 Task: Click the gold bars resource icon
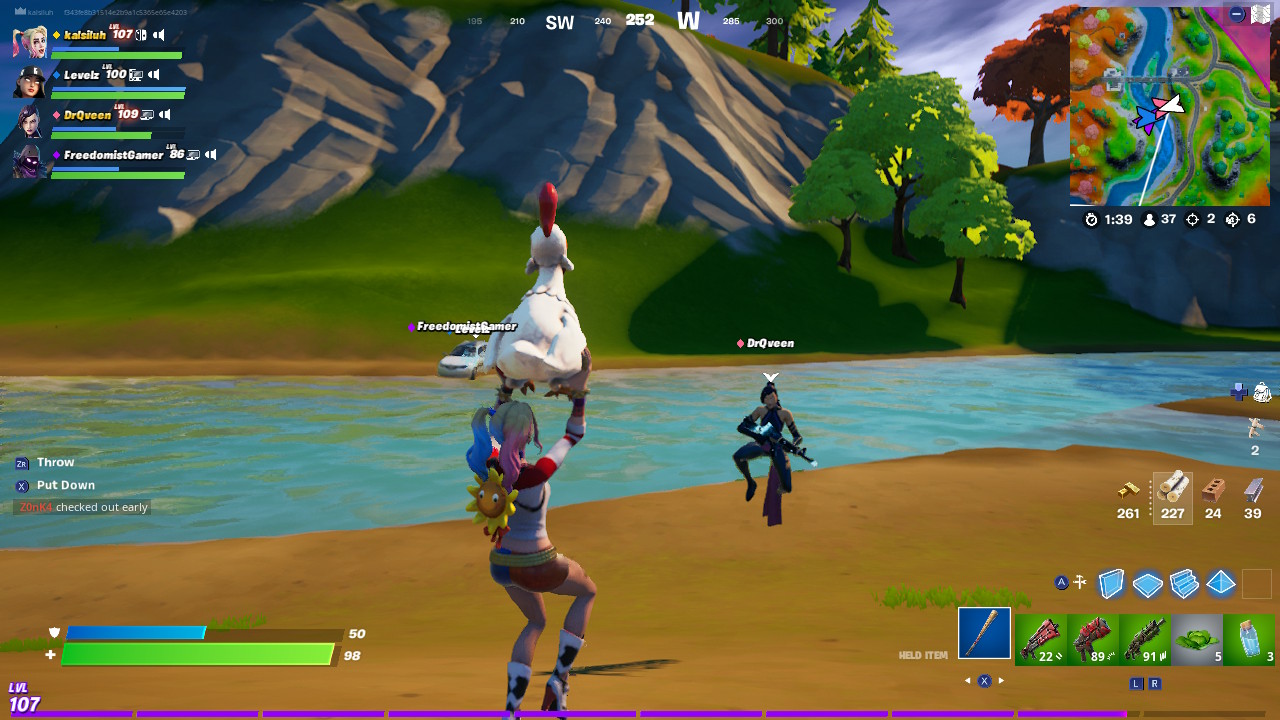point(1128,490)
